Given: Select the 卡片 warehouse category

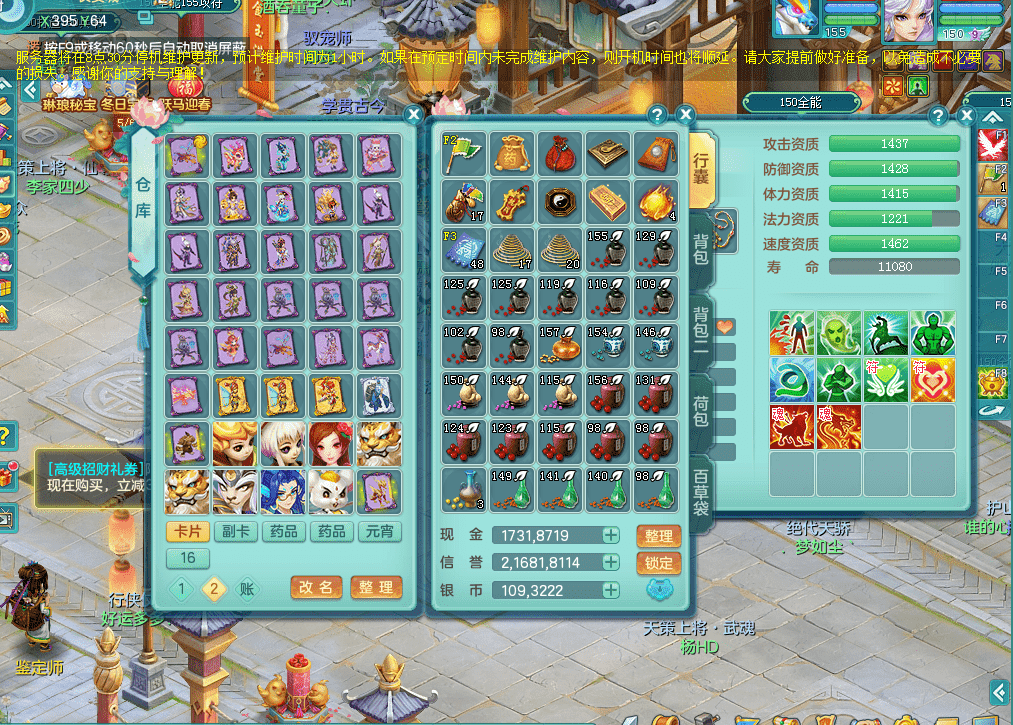Looking at the screenshot, I should (187, 531).
